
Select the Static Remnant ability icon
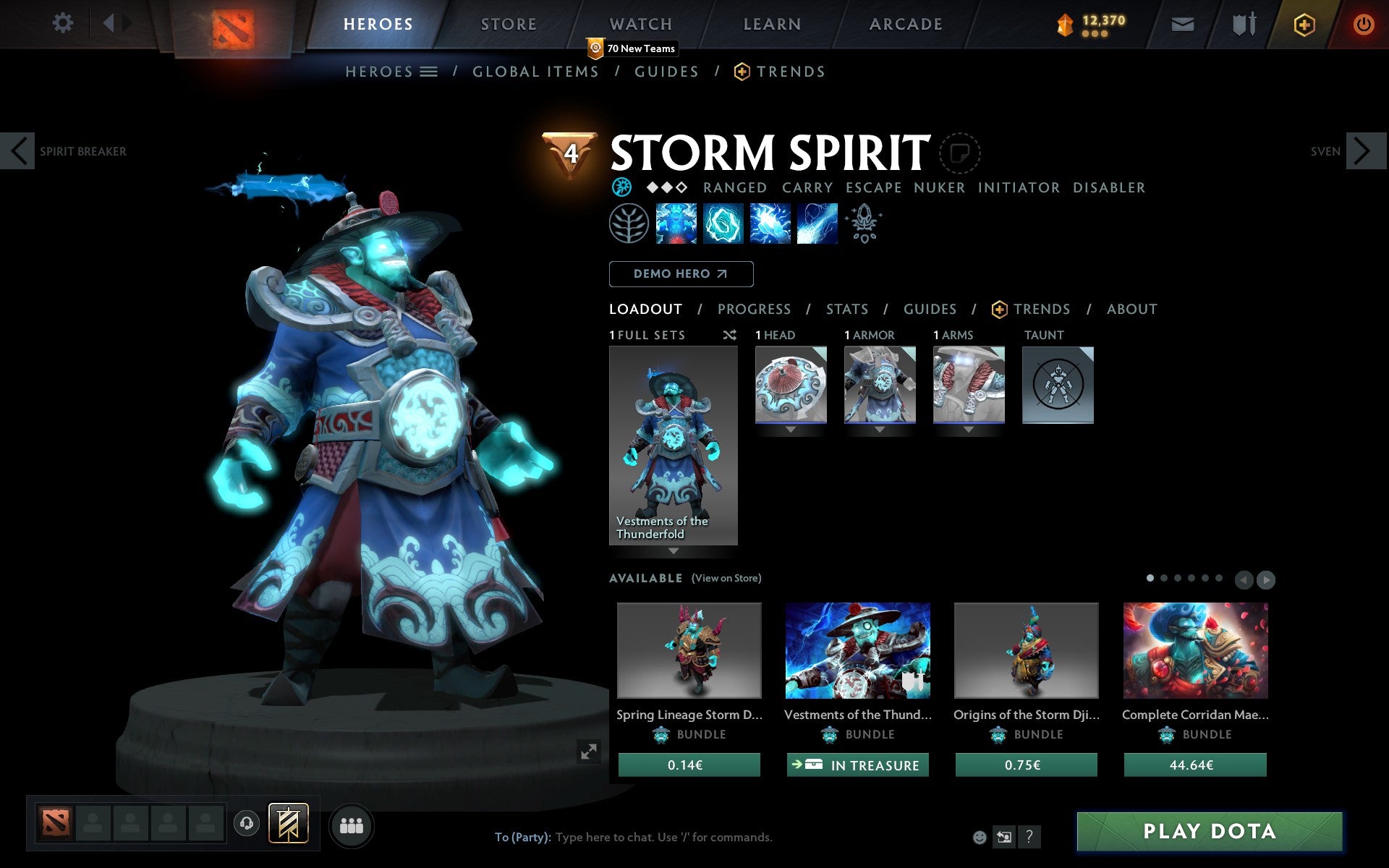[x=676, y=224]
